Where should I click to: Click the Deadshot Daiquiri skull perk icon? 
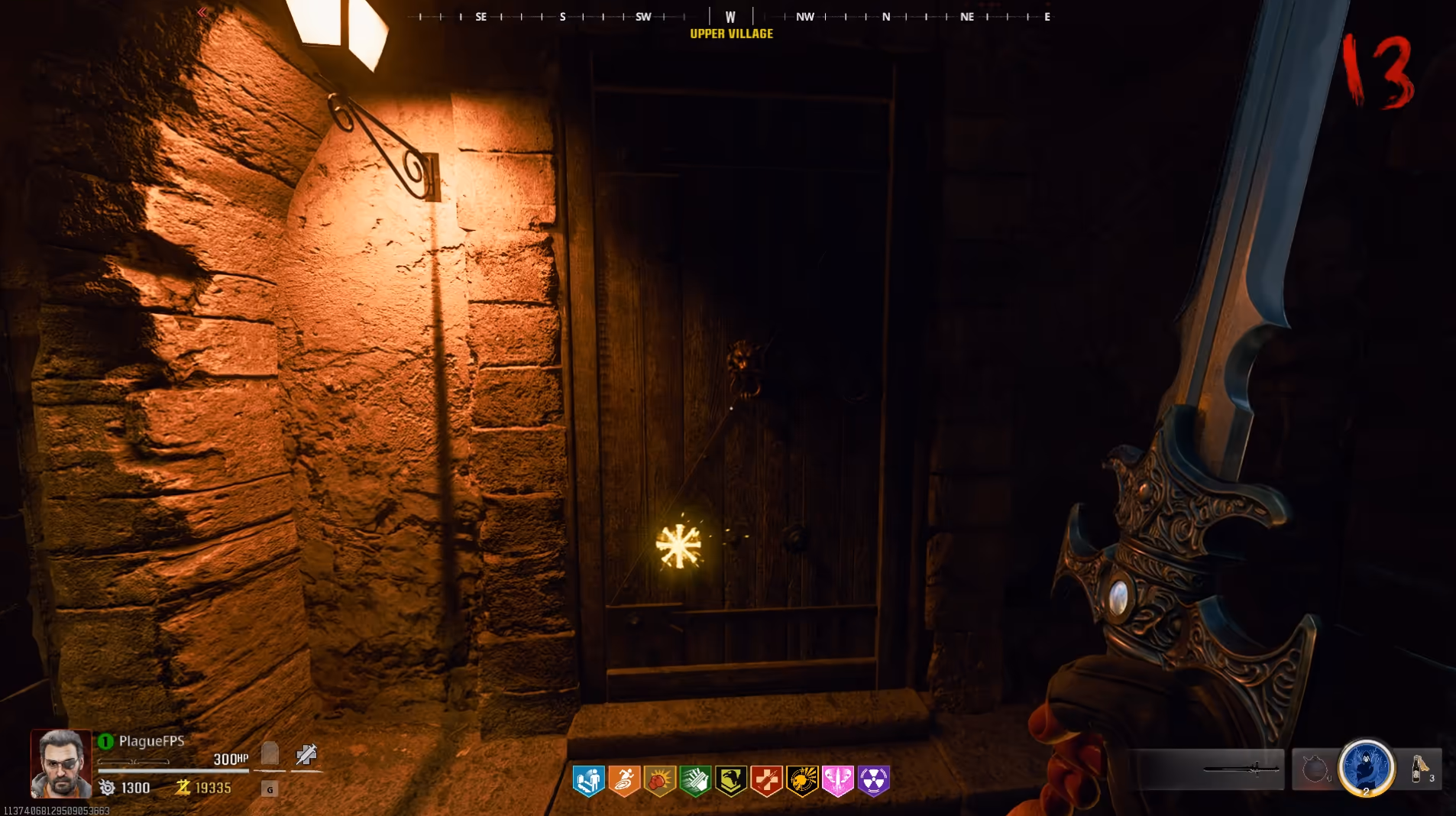coord(802,781)
